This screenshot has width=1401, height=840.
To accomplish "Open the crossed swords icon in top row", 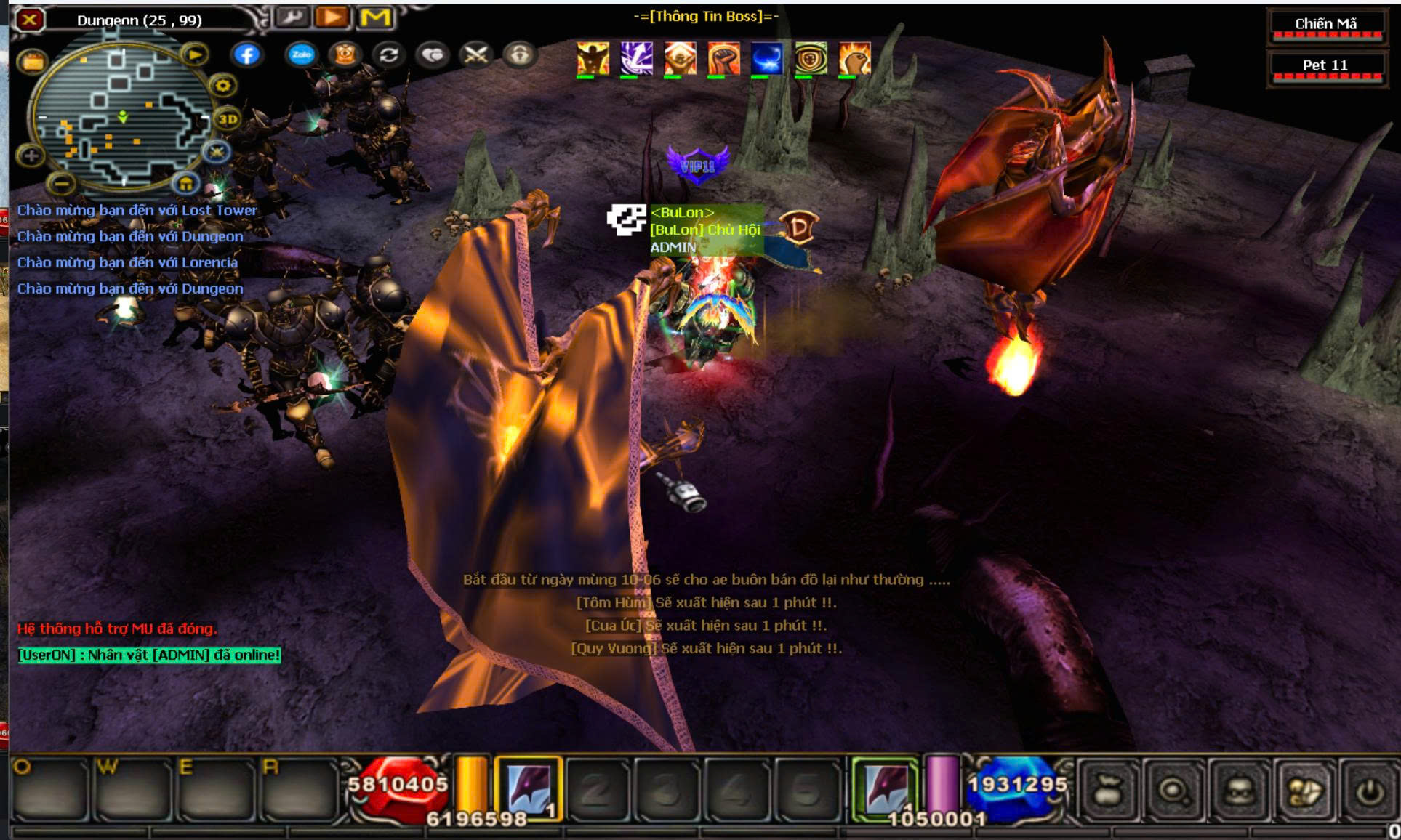I will tap(476, 55).
